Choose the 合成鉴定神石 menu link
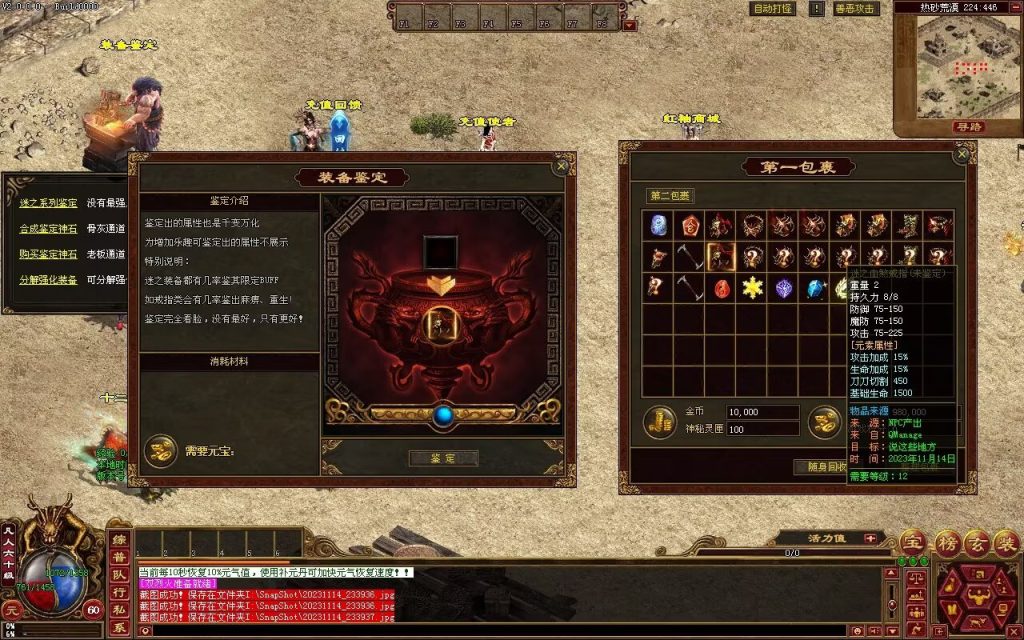 48,229
